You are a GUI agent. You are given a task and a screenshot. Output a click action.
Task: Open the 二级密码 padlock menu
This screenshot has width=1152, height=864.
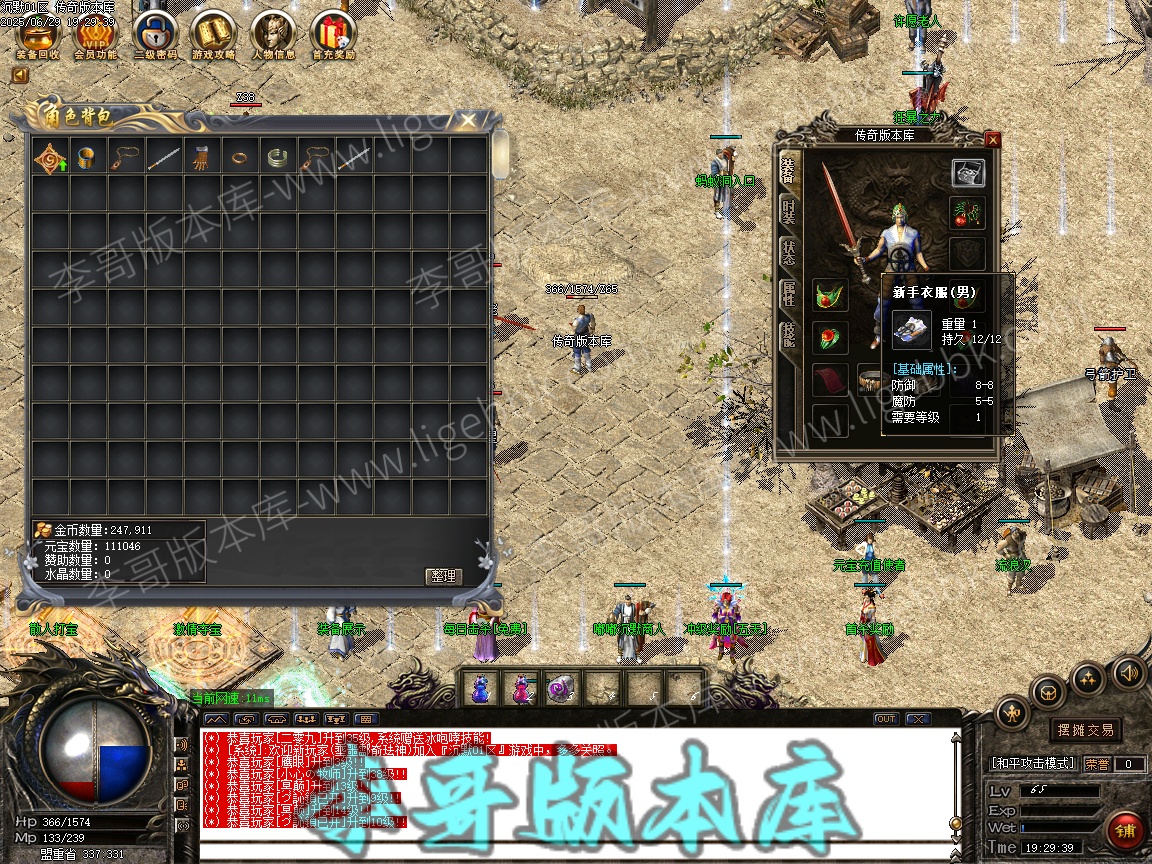click(x=154, y=34)
